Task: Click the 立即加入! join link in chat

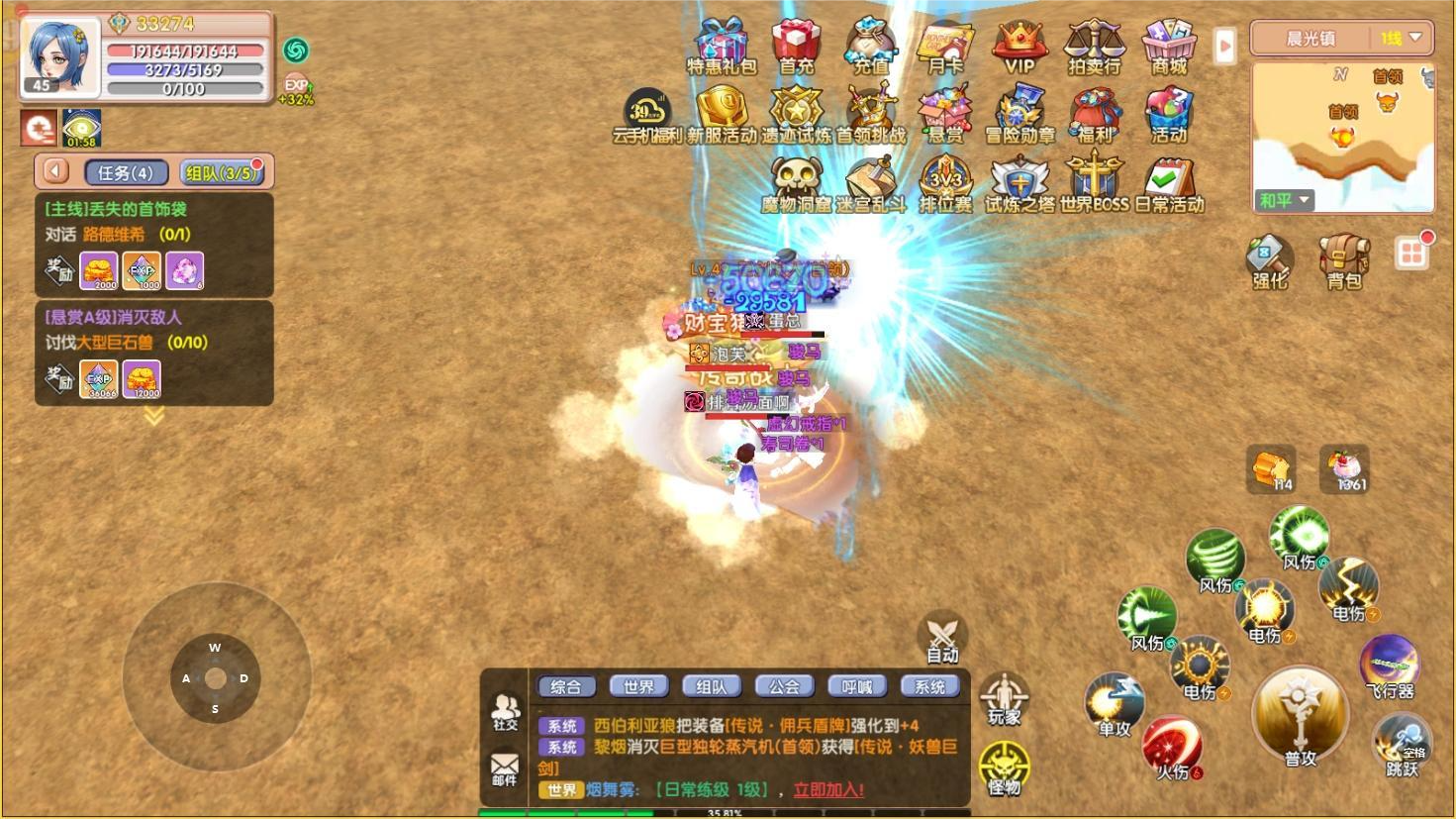Action: point(828,789)
